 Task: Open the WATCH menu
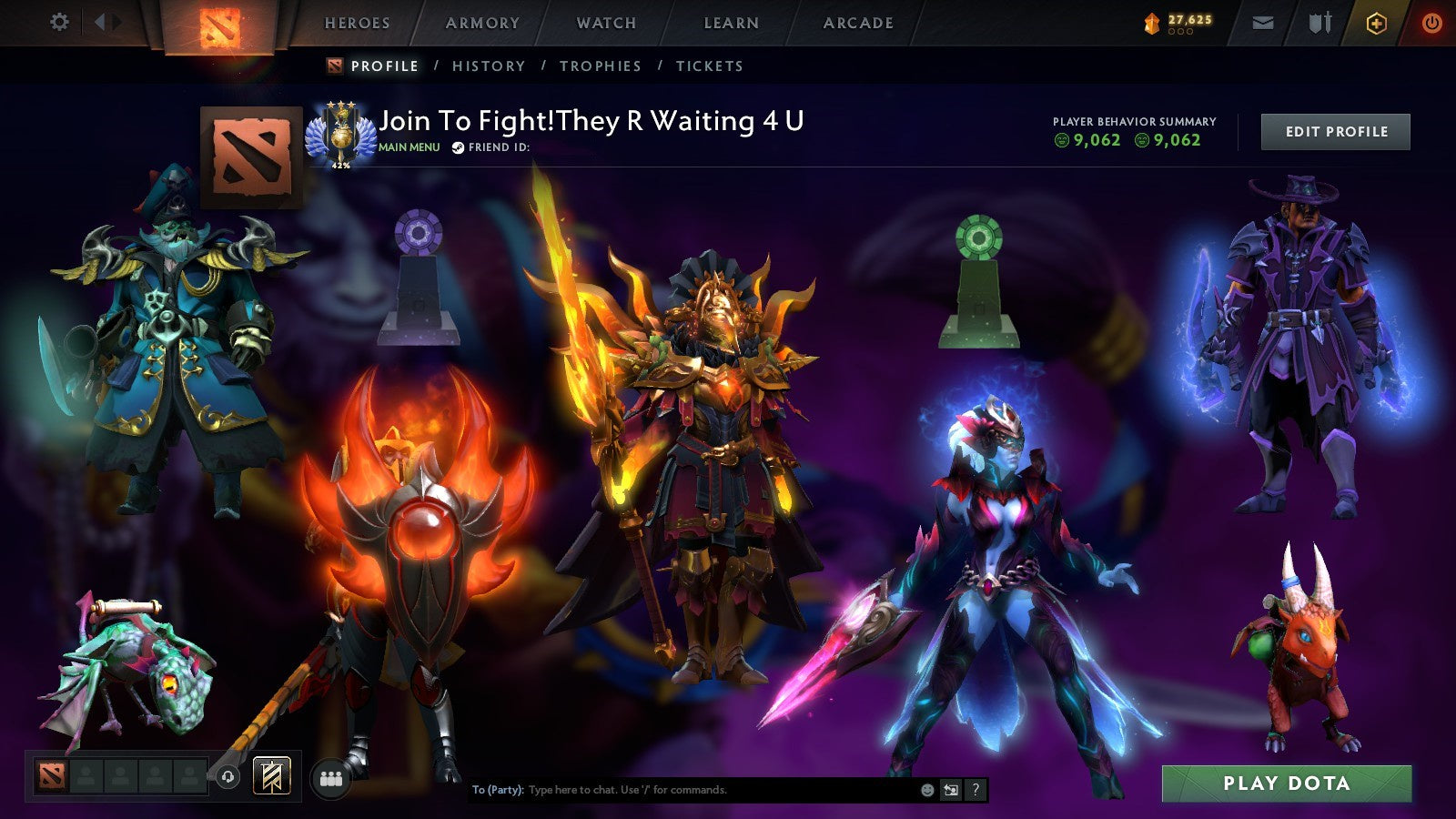pos(606,23)
